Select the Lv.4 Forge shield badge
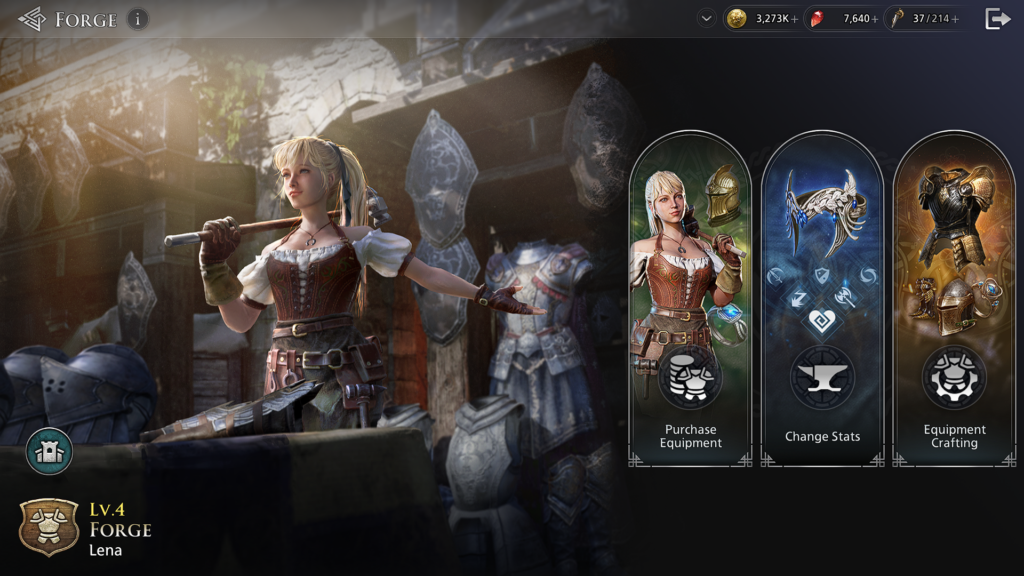 49,527
